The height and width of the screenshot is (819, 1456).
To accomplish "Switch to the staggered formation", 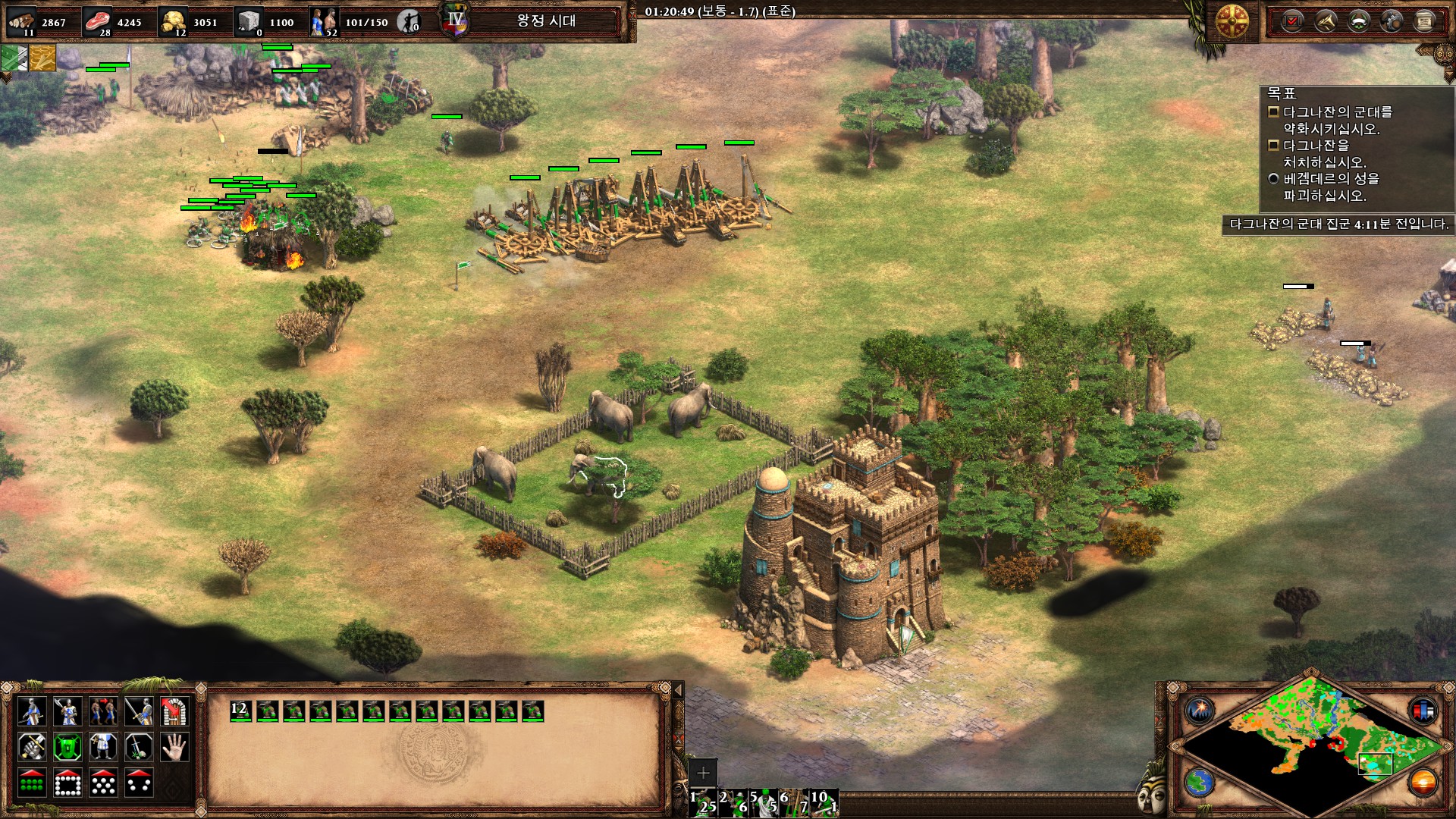I will pyautogui.click(x=103, y=783).
